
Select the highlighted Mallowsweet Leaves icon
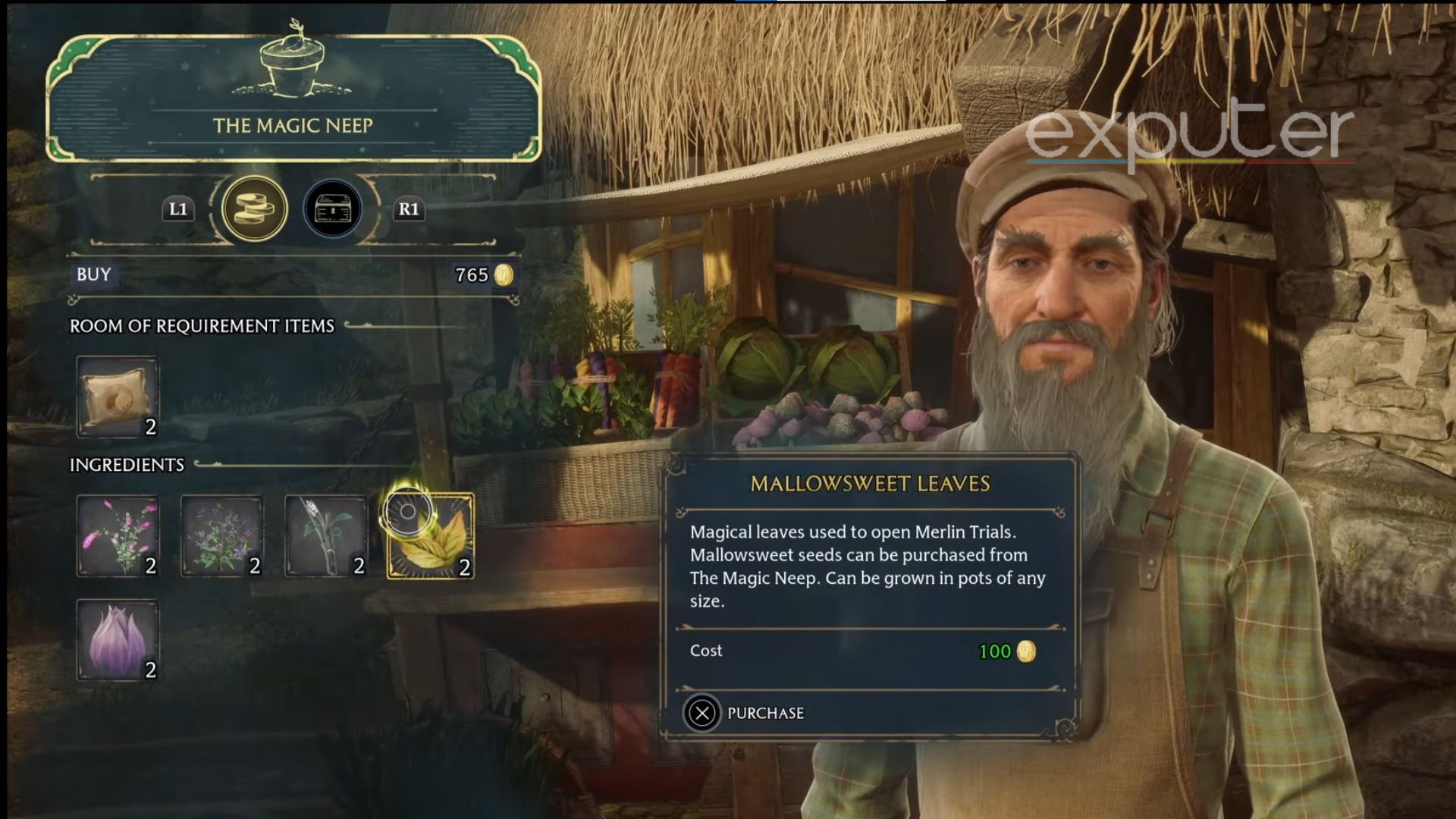click(431, 535)
